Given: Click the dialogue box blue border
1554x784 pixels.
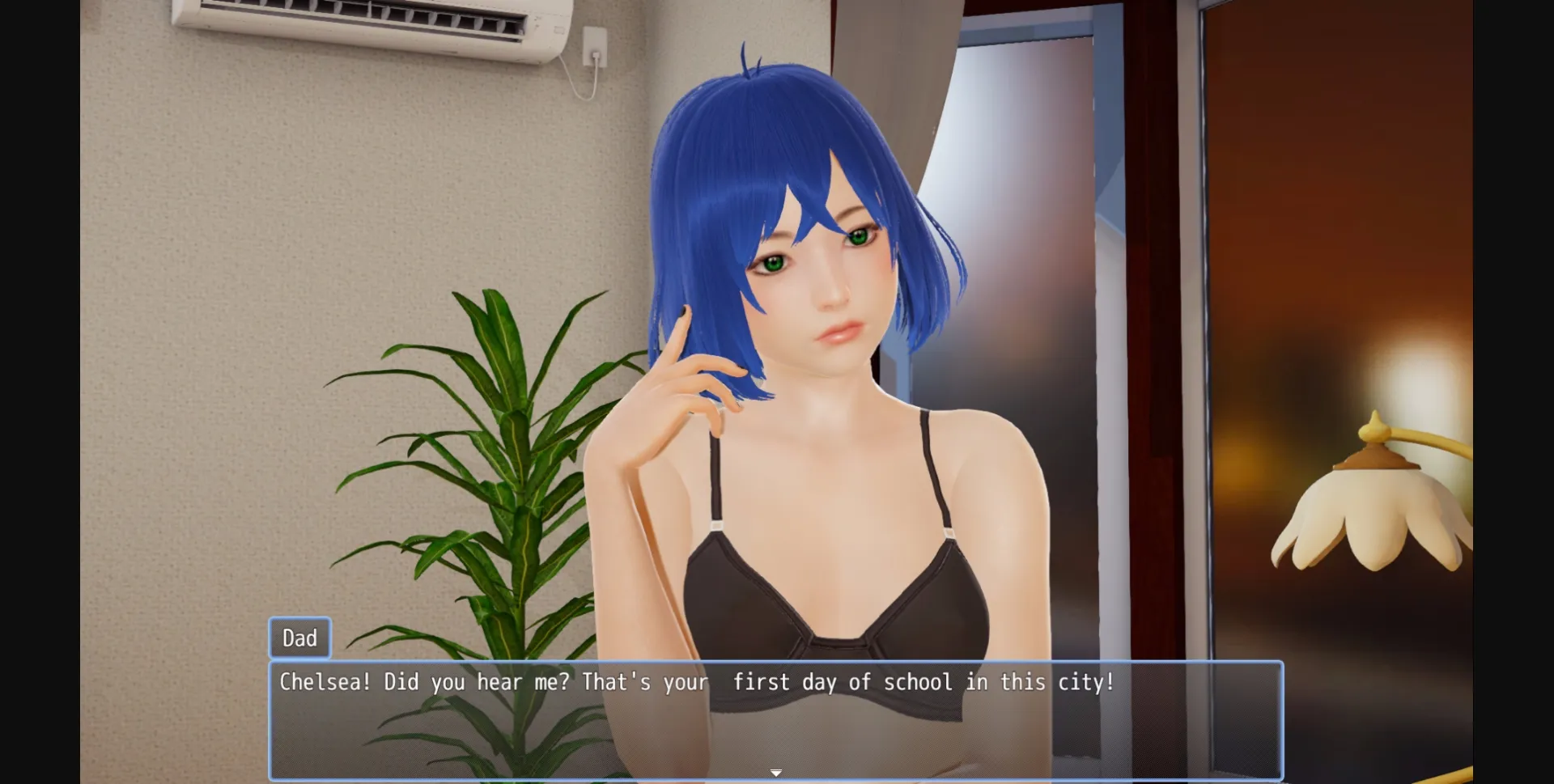Looking at the screenshot, I should point(271,720).
